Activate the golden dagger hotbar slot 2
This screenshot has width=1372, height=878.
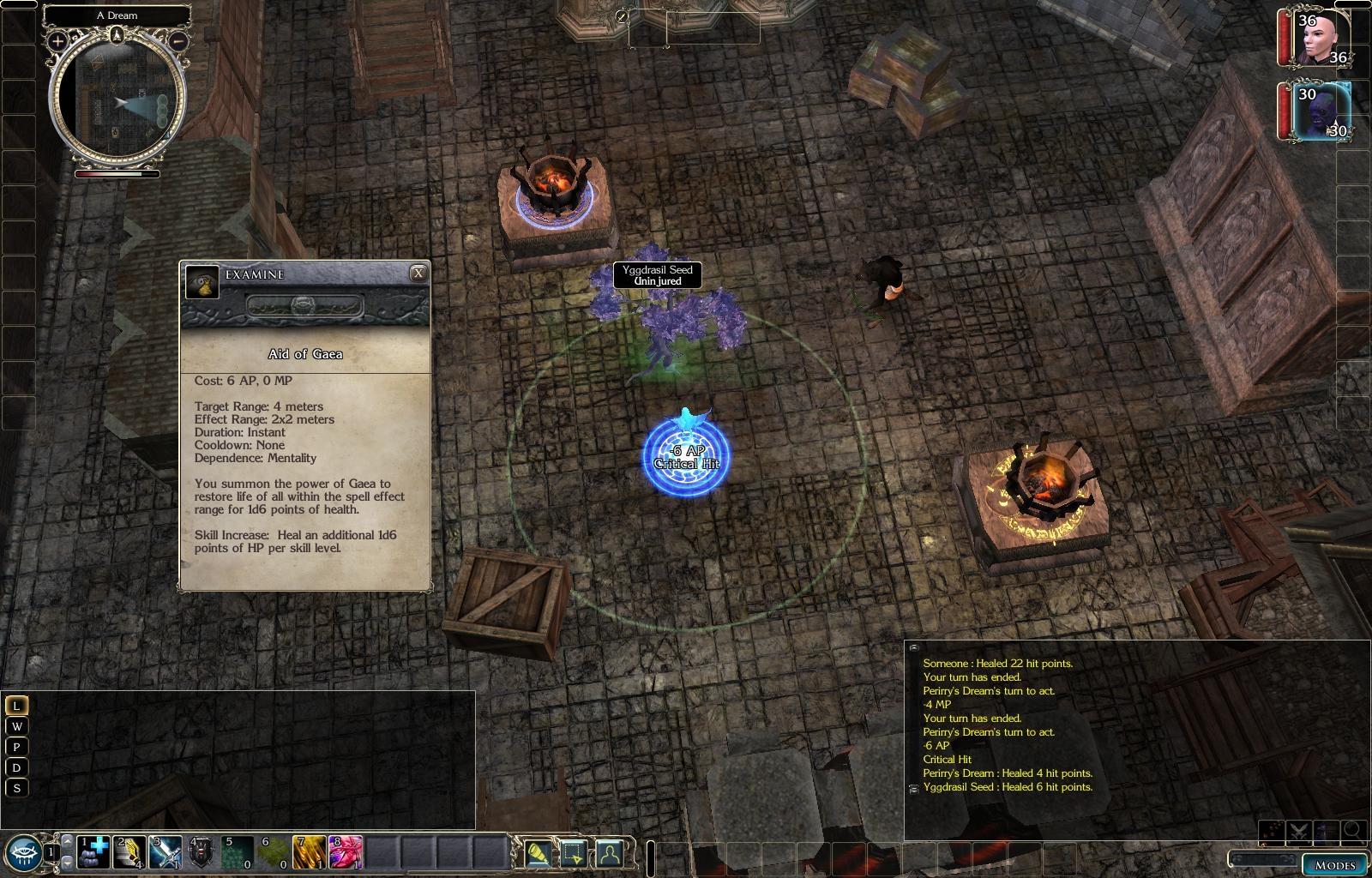tap(130, 851)
